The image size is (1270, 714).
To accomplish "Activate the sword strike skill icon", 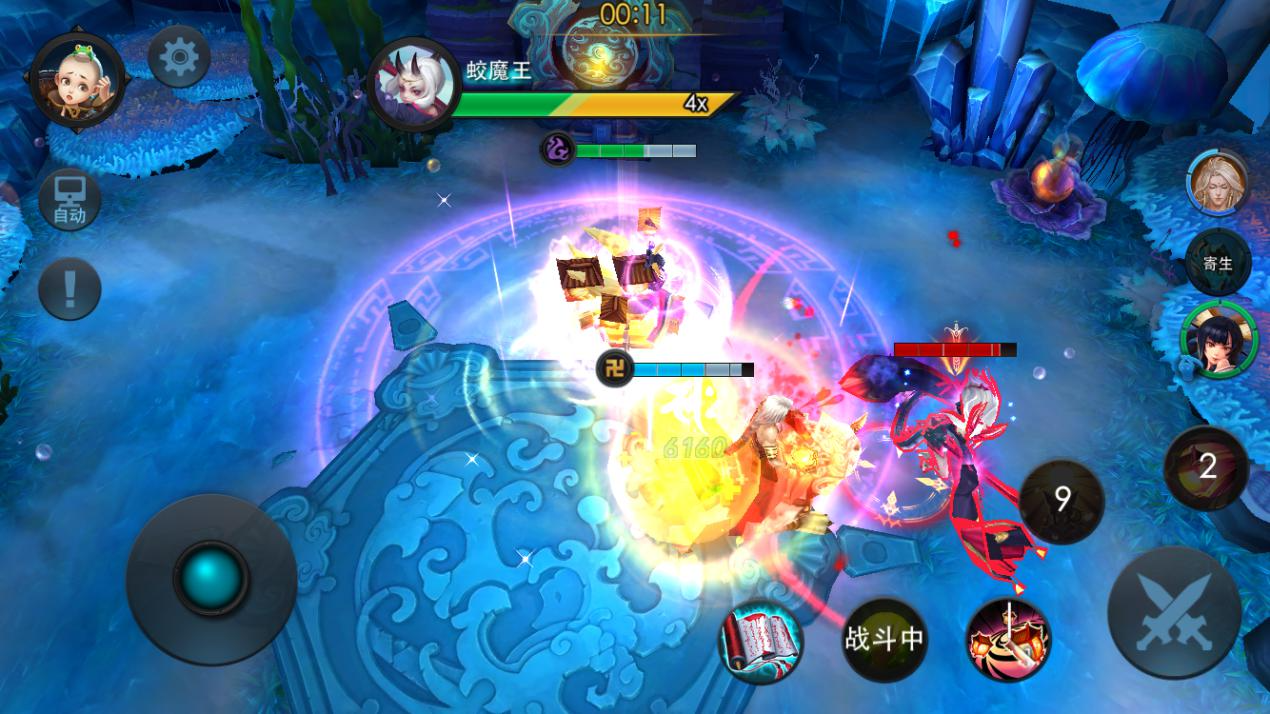I will click(x=1008, y=639).
